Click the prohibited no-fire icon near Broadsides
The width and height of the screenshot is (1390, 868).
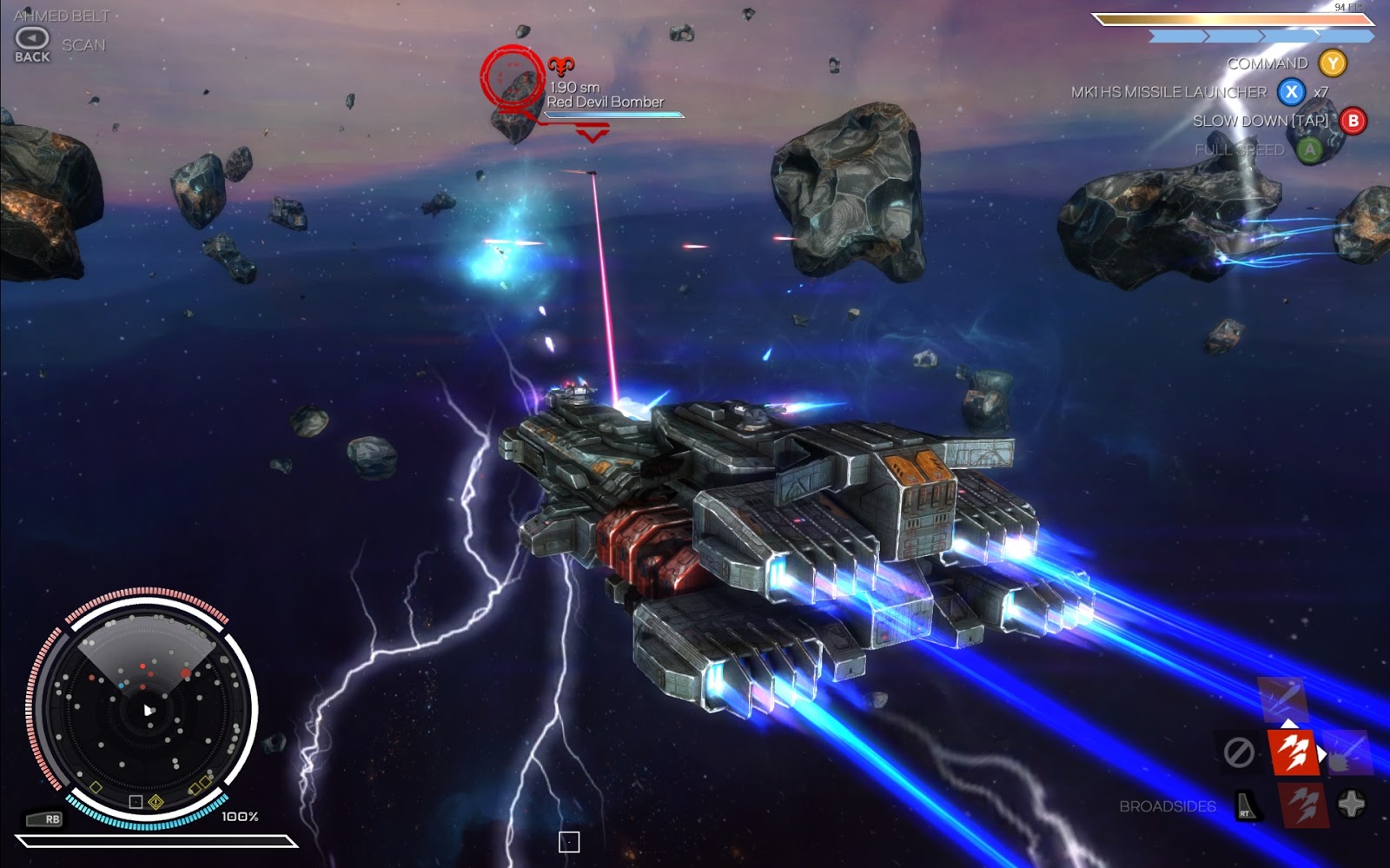click(1238, 751)
